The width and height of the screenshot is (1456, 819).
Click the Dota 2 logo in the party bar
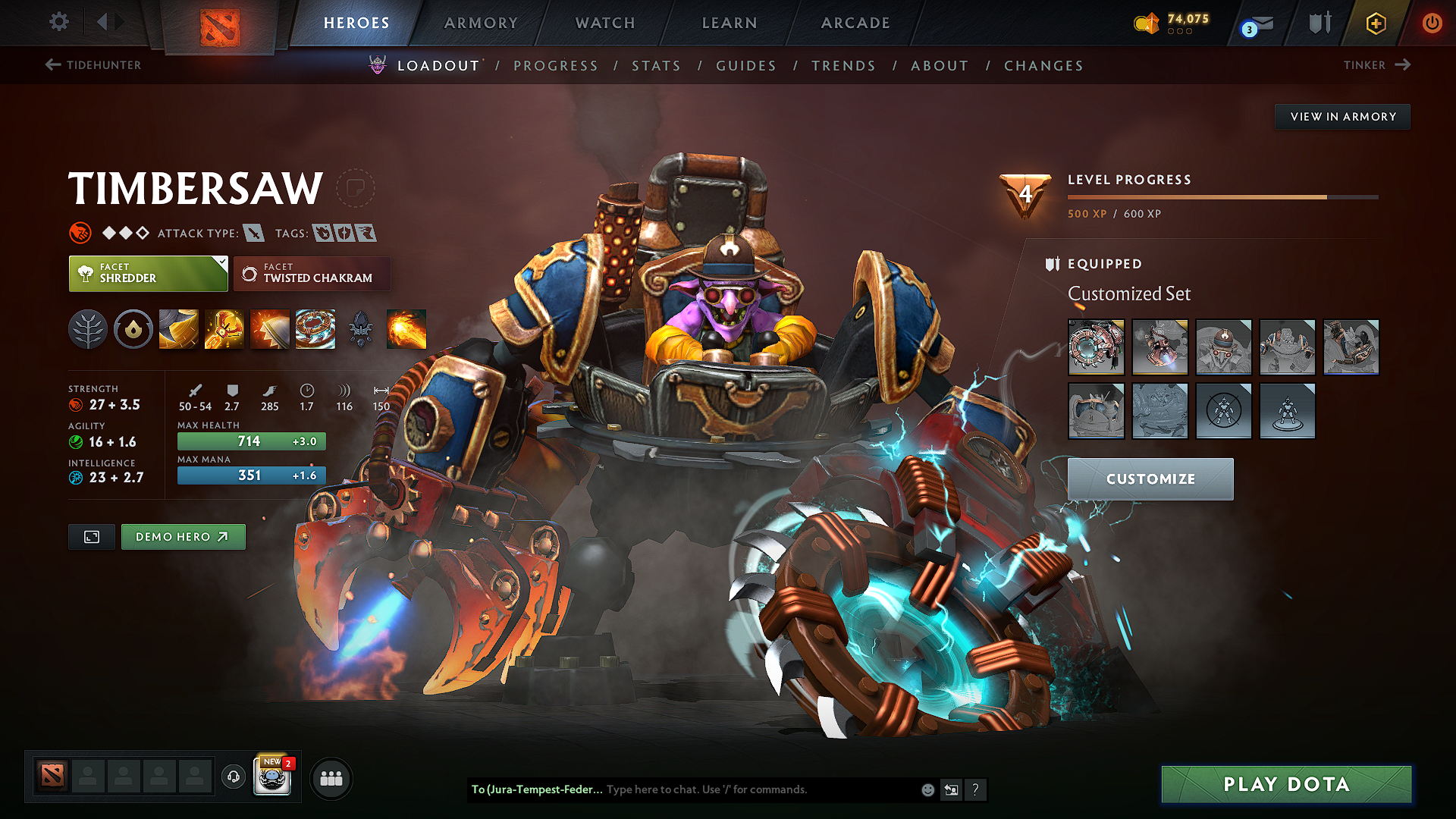[x=51, y=776]
